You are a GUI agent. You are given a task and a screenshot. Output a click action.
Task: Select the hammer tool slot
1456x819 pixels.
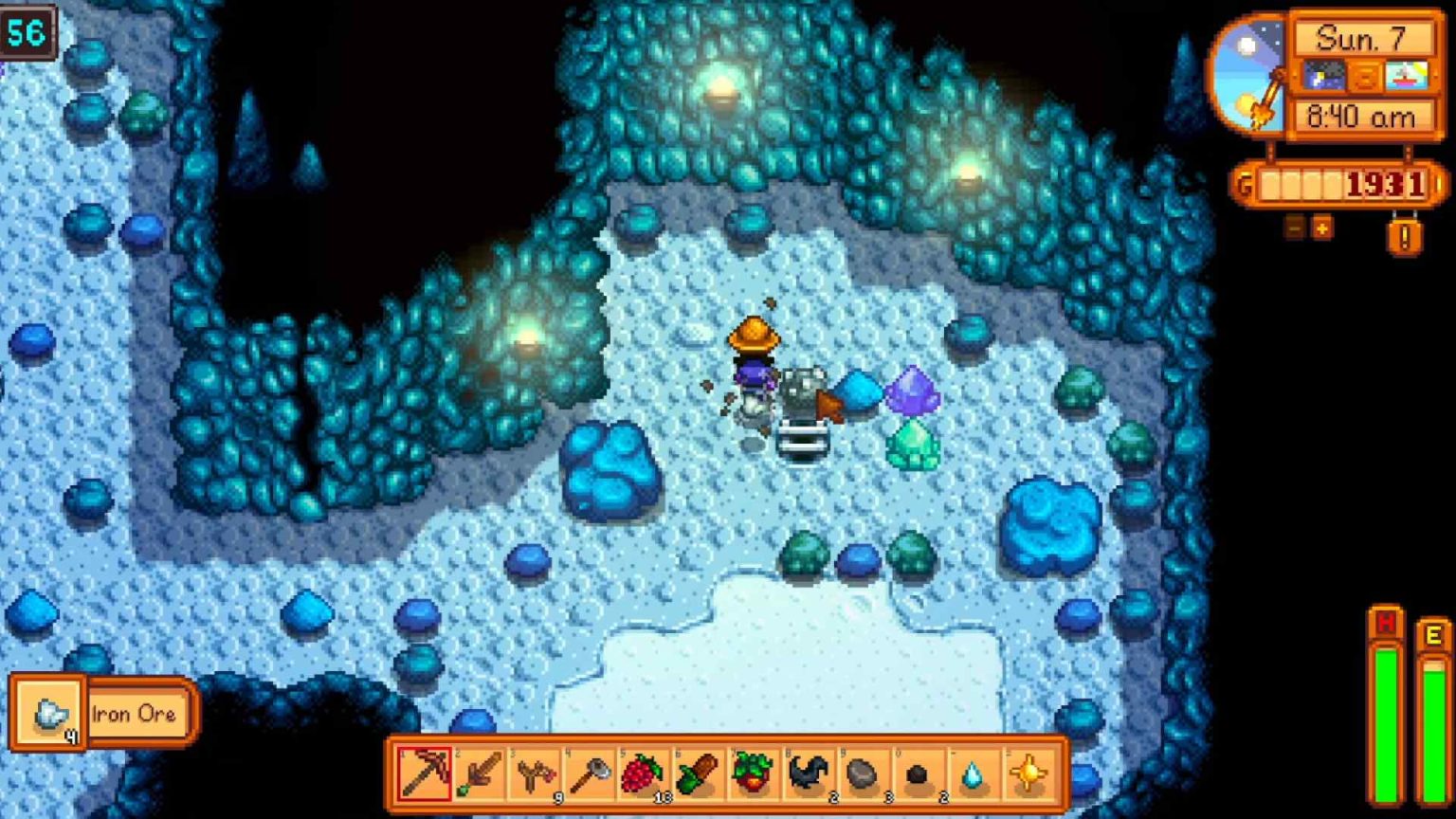click(x=589, y=773)
